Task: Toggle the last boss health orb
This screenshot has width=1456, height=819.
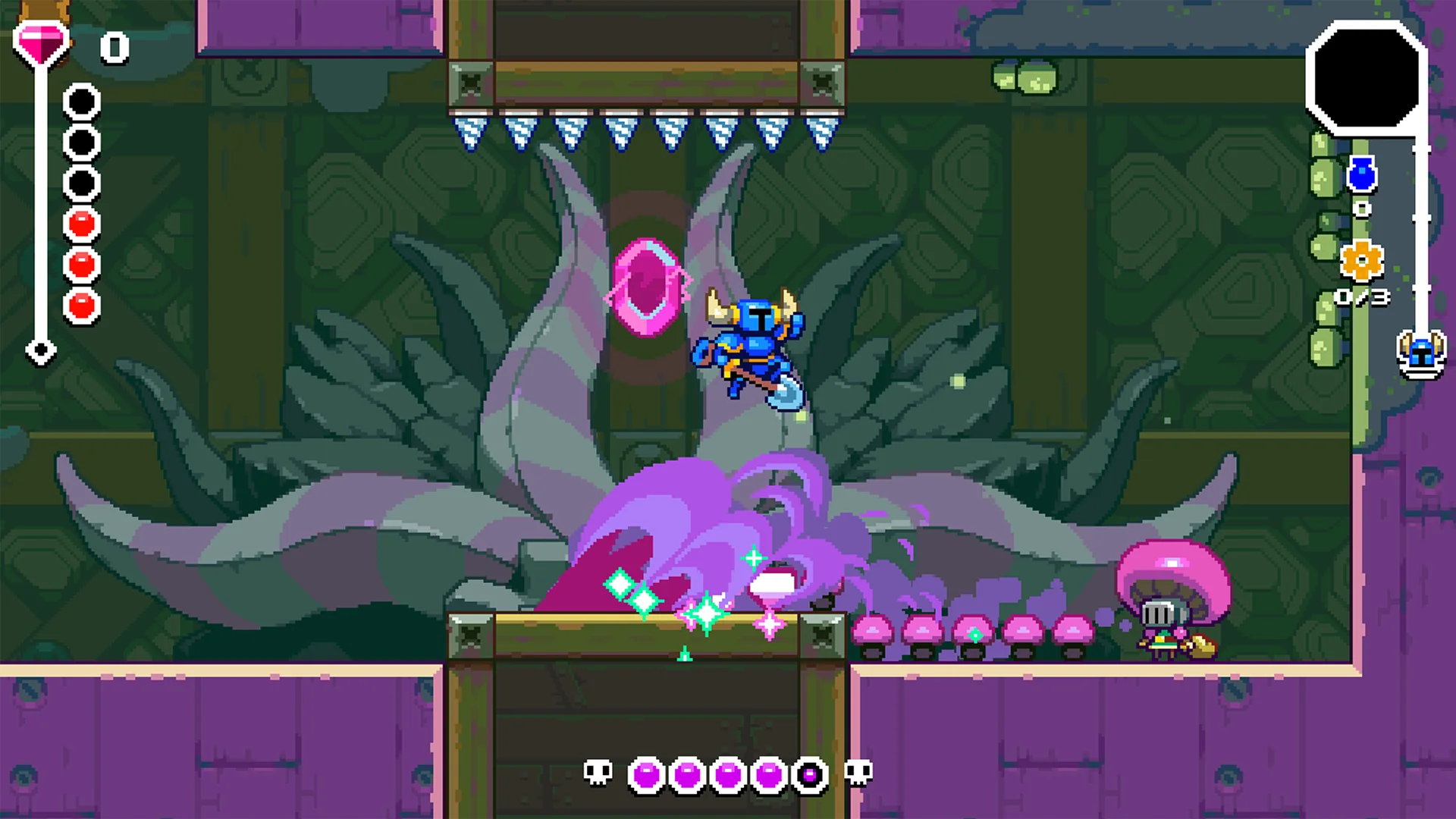Action: click(x=808, y=772)
